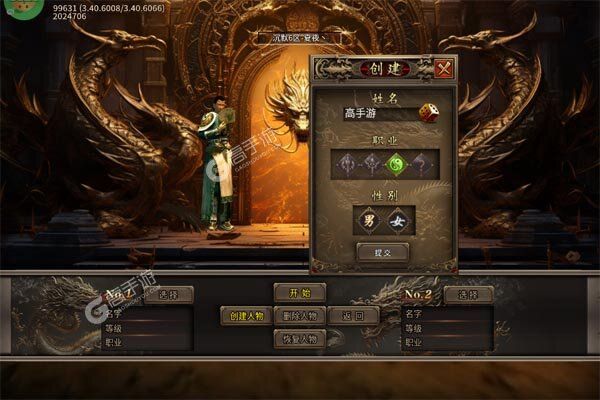Screen dimensions: 600x400
Task: Restore a character via 恢复人物
Action: 300,339
